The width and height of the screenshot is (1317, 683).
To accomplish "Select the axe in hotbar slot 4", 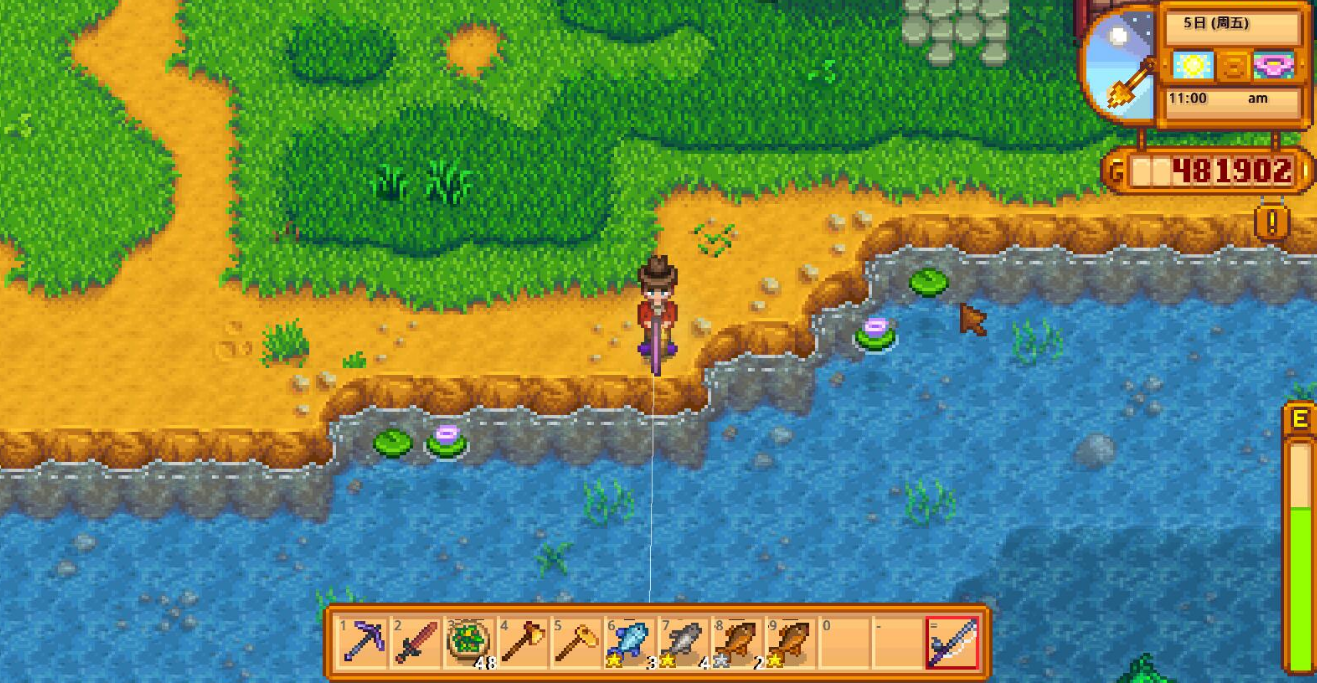I will (522, 641).
